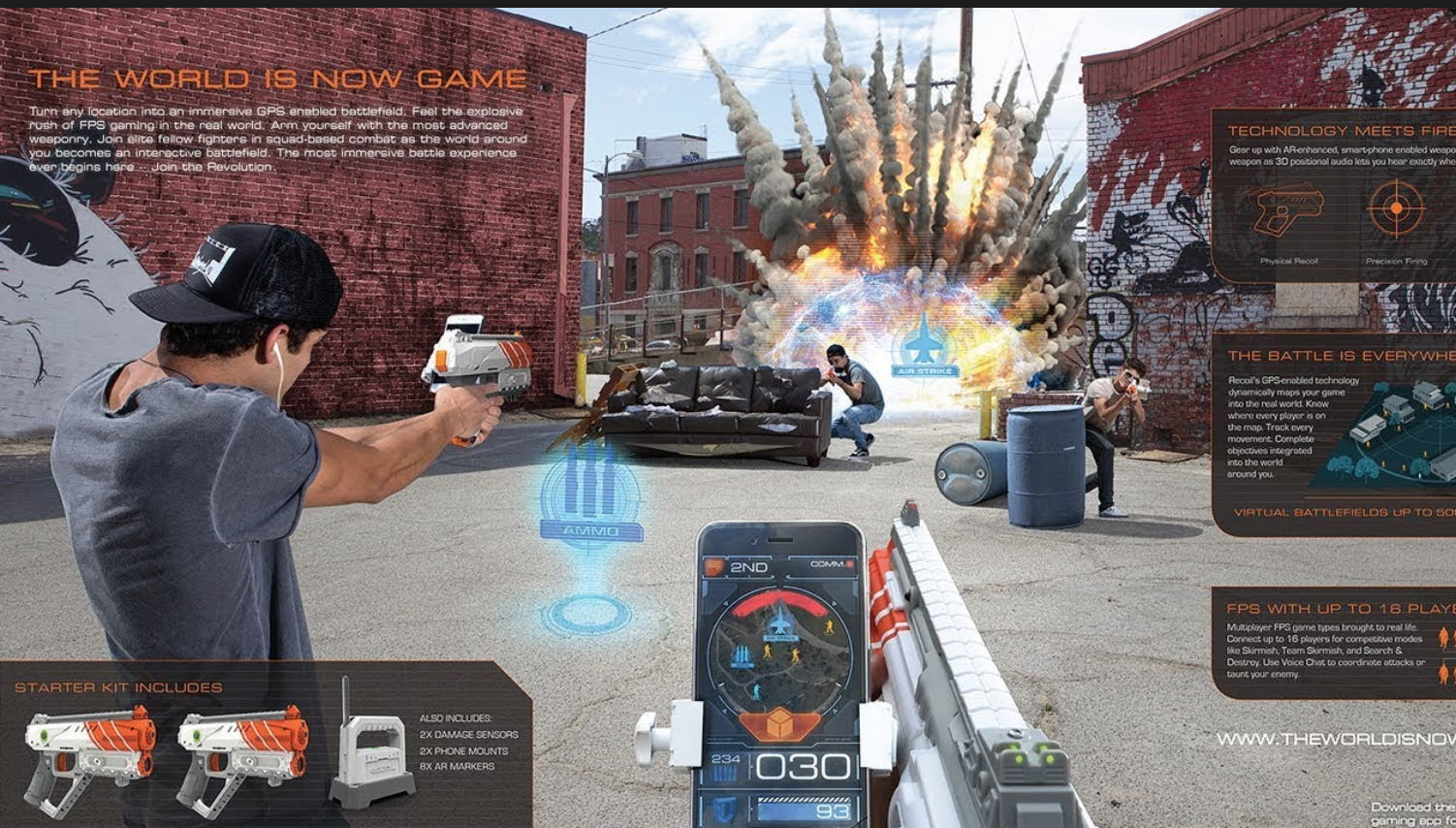
Task: Tap the orange weapon icon beside 2ND
Action: point(714,566)
